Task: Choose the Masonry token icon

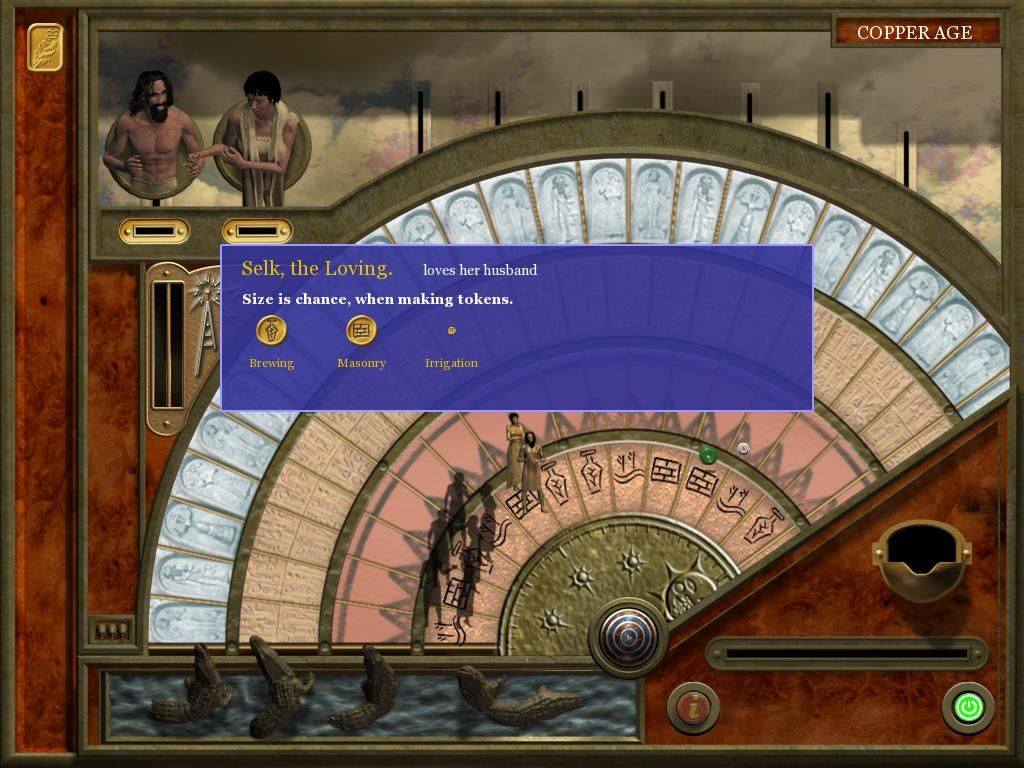Action: [x=361, y=331]
